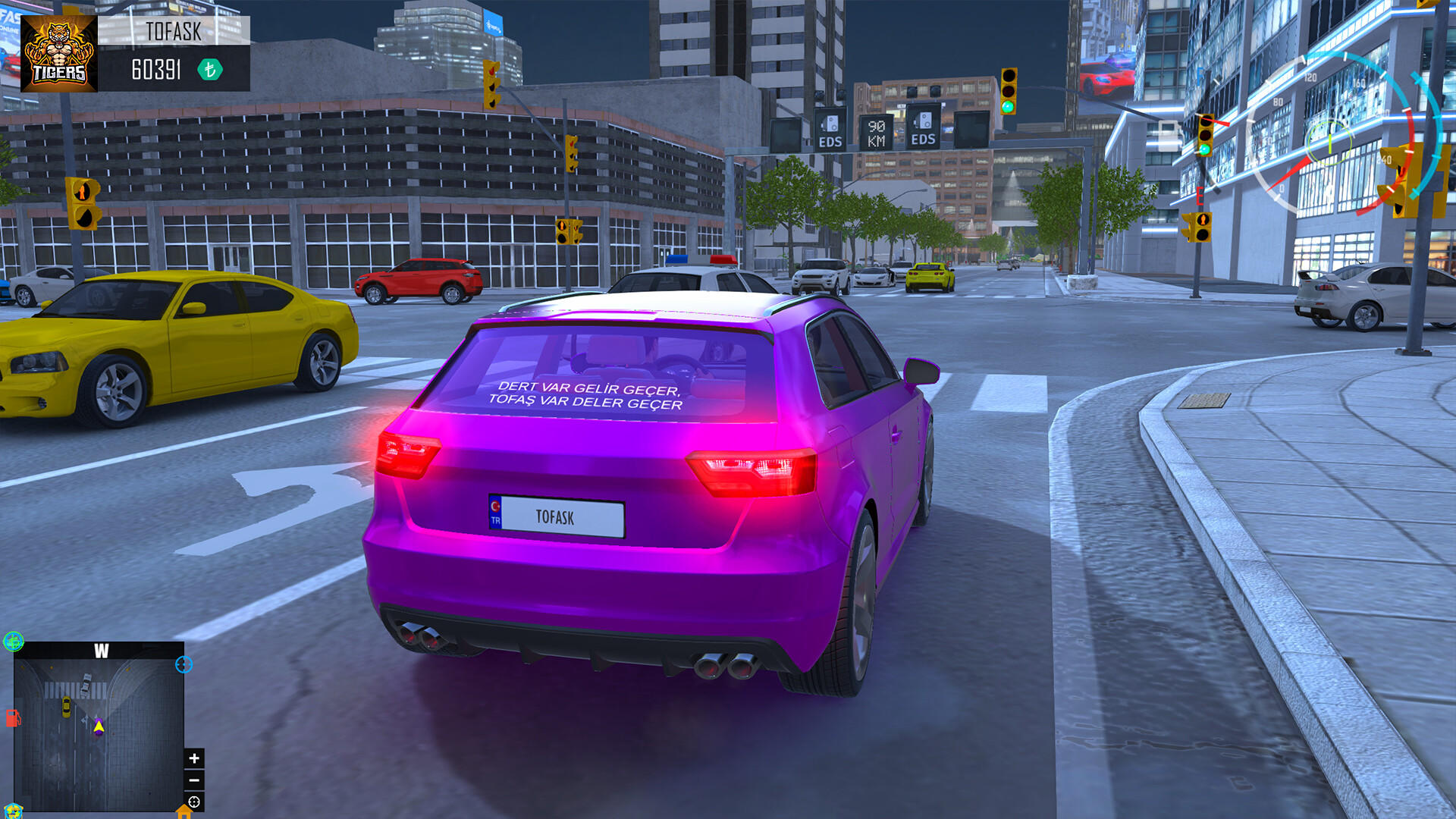Image resolution: width=1456 pixels, height=819 pixels.
Task: Click the lower-left blue garage icon on minimap
Action: point(13,811)
